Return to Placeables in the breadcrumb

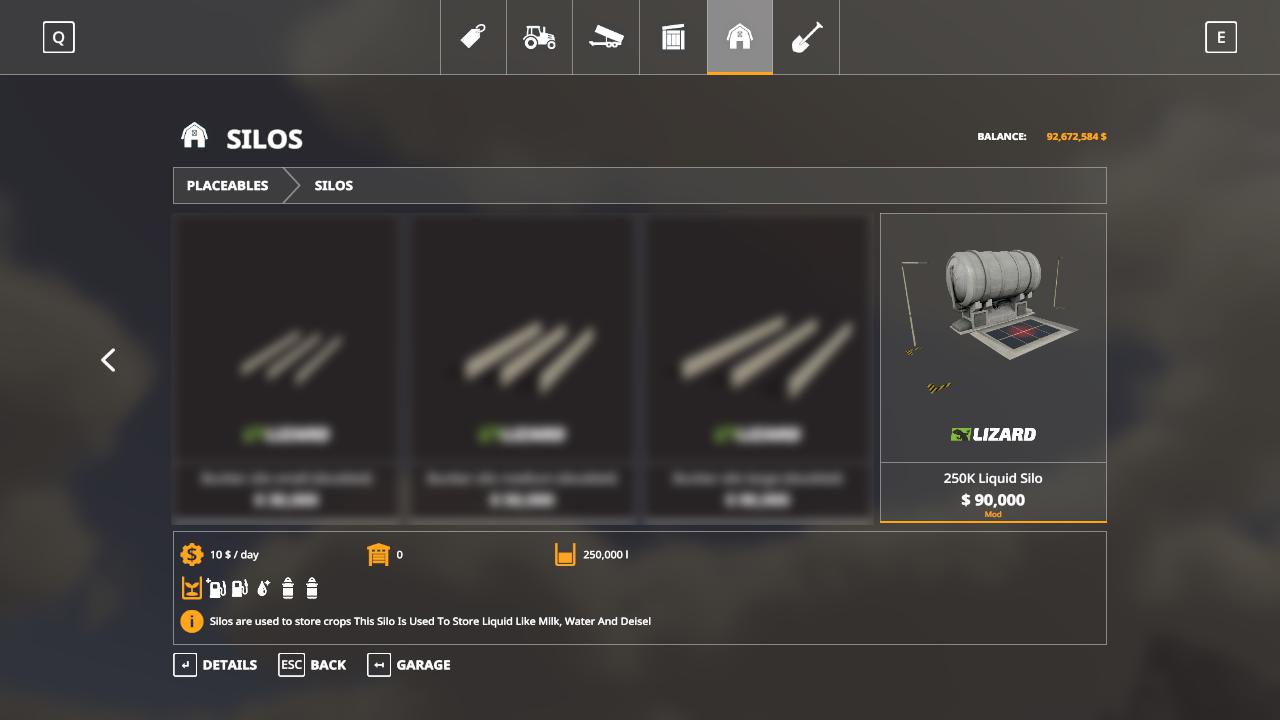(227, 186)
